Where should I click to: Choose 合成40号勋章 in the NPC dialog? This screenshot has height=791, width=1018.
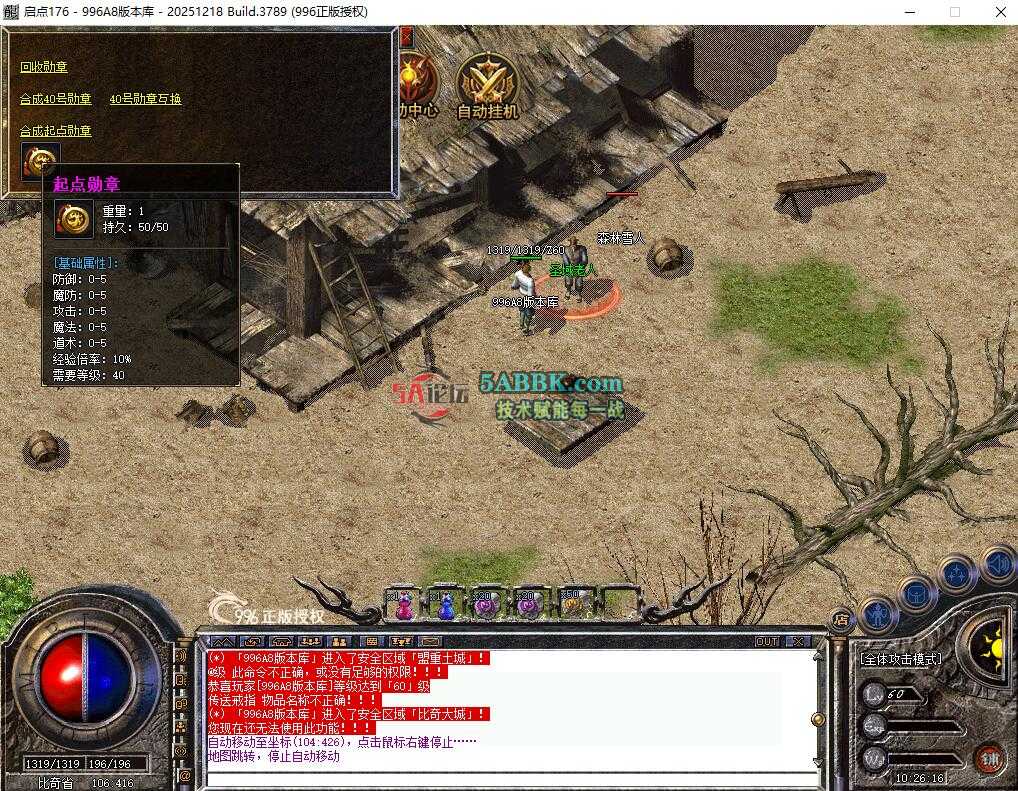click(56, 99)
